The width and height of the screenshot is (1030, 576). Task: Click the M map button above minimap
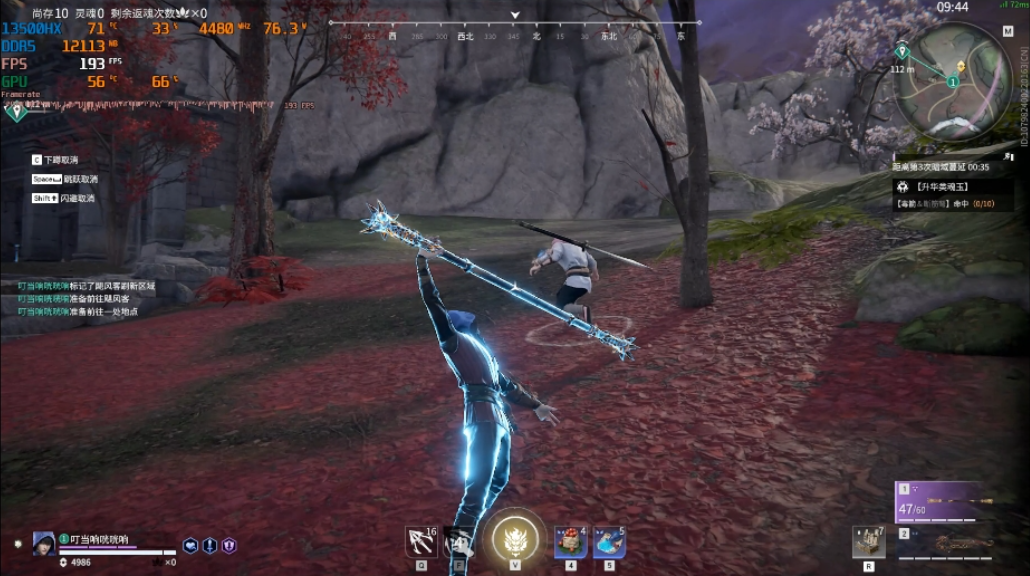[x=1007, y=31]
